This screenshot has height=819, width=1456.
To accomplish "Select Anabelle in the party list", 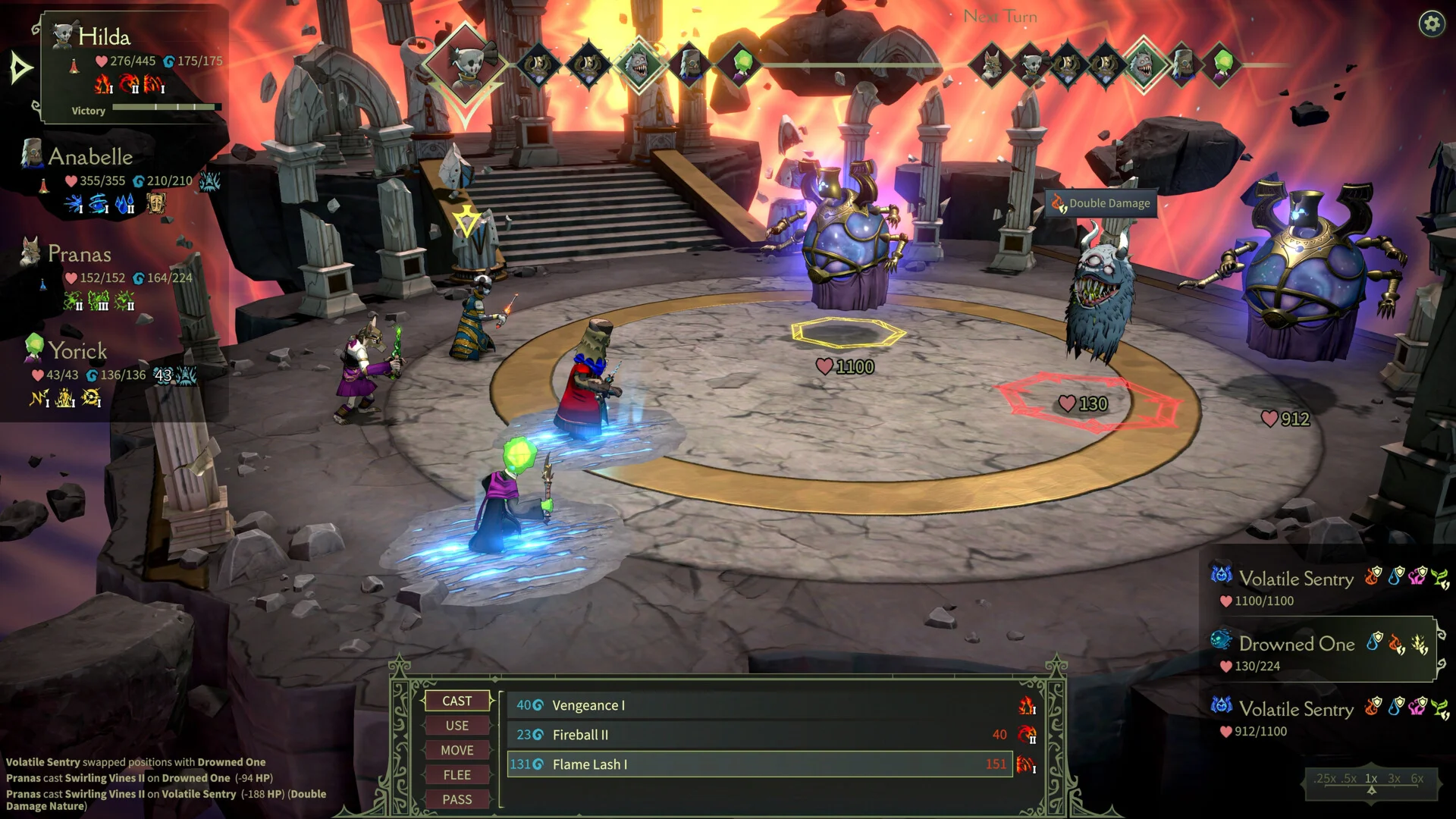I will [91, 157].
